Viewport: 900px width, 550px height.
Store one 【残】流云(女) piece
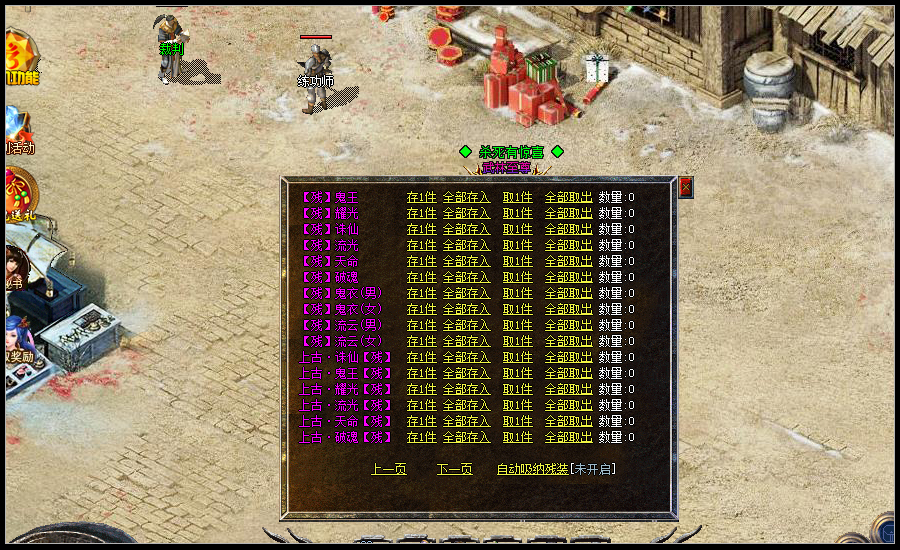(x=421, y=341)
